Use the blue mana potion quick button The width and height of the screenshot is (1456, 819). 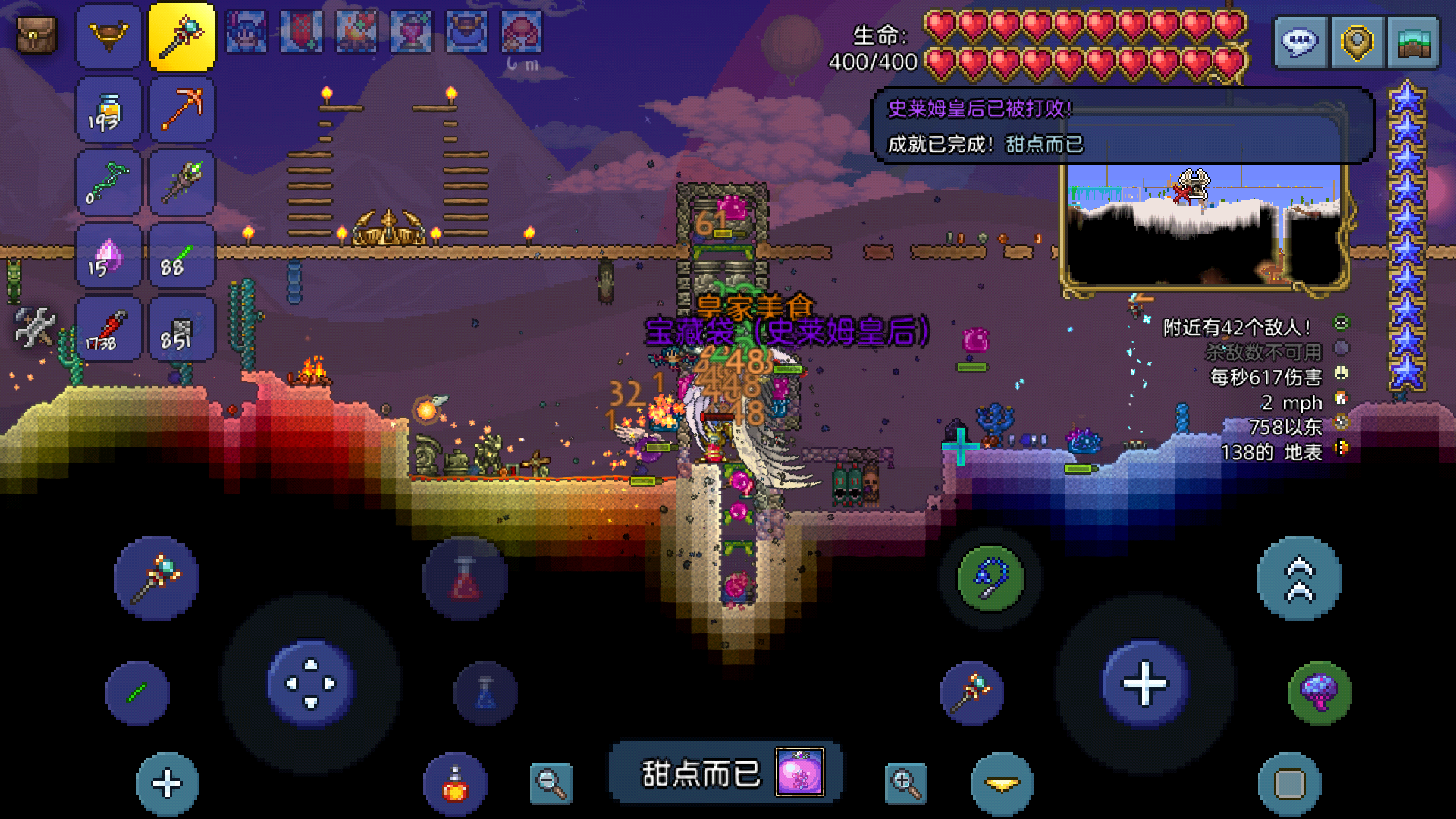point(485,693)
